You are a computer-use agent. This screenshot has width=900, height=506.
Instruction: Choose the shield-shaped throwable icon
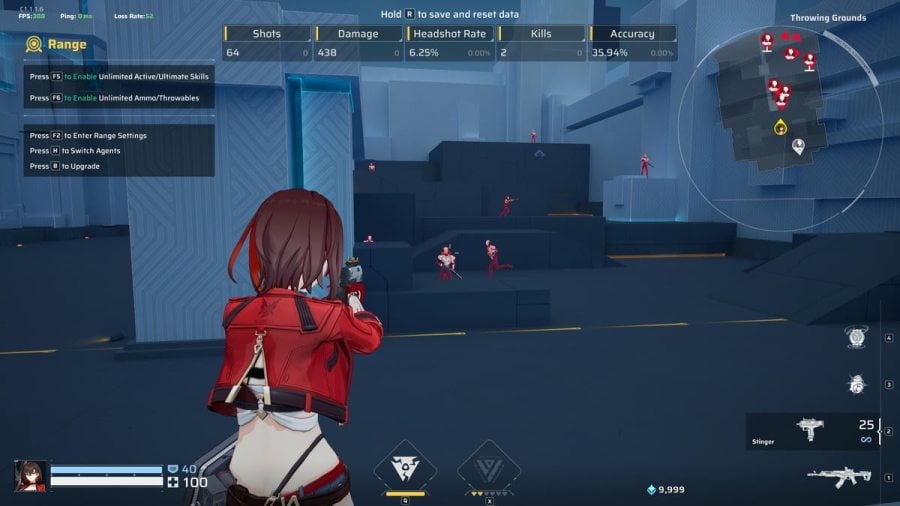pyautogui.click(x=857, y=338)
